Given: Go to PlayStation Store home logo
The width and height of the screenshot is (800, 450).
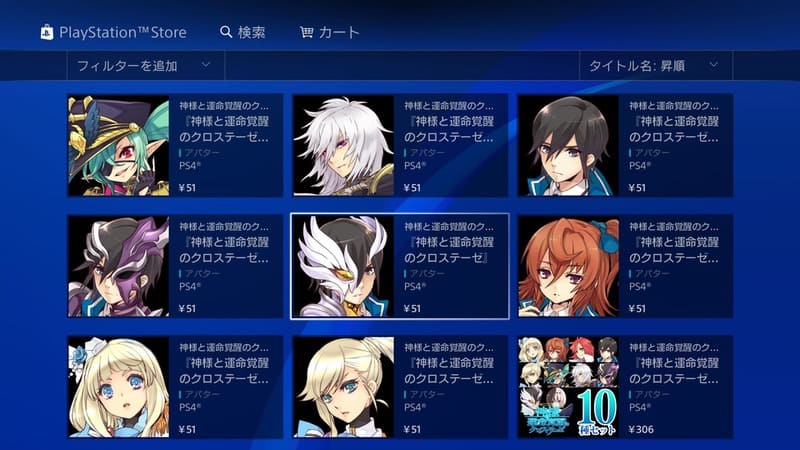Looking at the screenshot, I should 113,32.
